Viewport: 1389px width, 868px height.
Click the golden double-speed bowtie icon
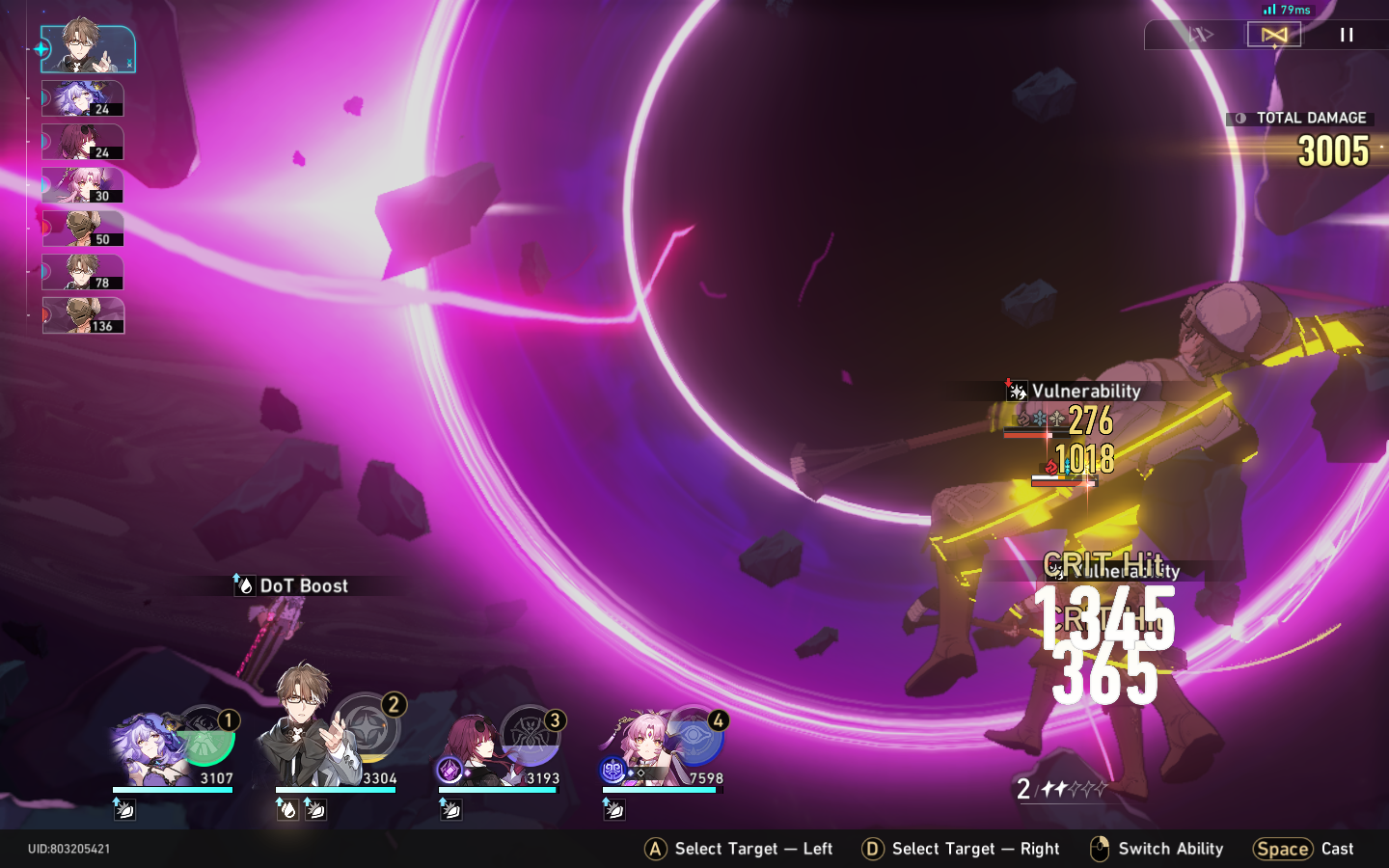[x=1273, y=35]
